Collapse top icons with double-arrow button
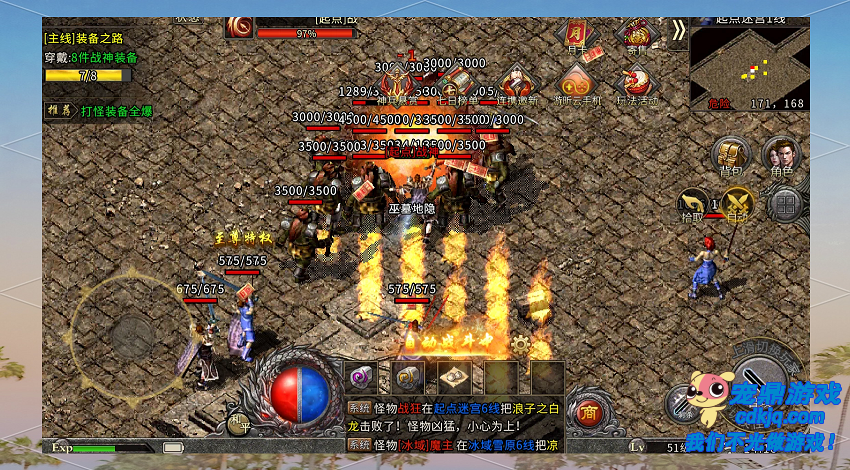Screen dimensions: 850x470 tap(678, 30)
